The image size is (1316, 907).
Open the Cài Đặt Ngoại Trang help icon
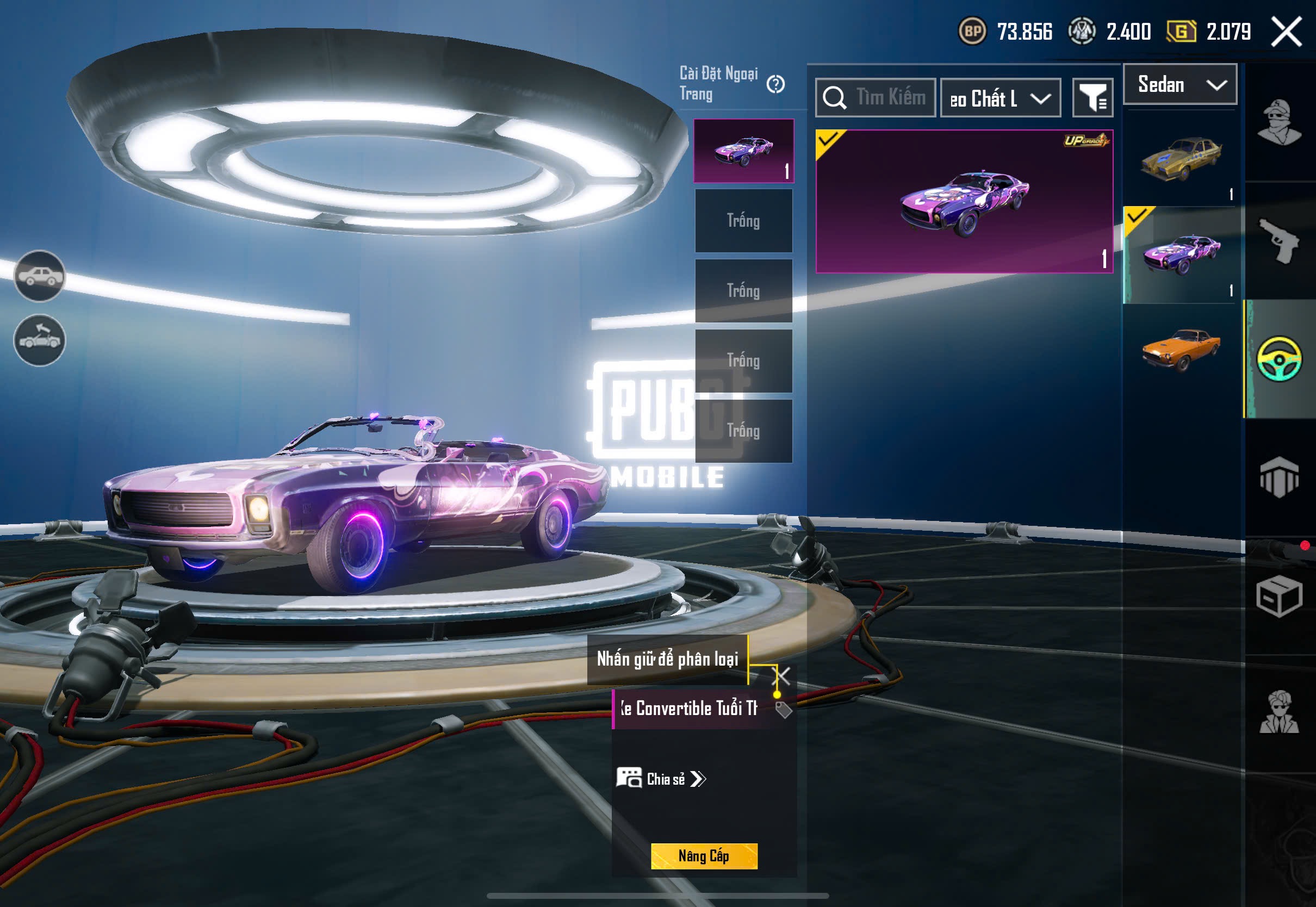(x=775, y=85)
